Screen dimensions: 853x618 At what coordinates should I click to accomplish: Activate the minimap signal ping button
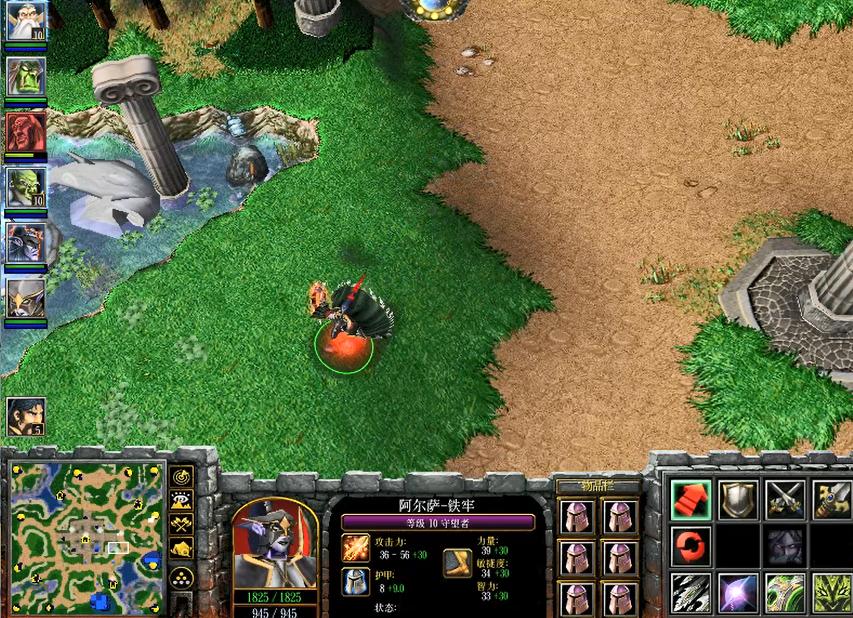point(181,476)
